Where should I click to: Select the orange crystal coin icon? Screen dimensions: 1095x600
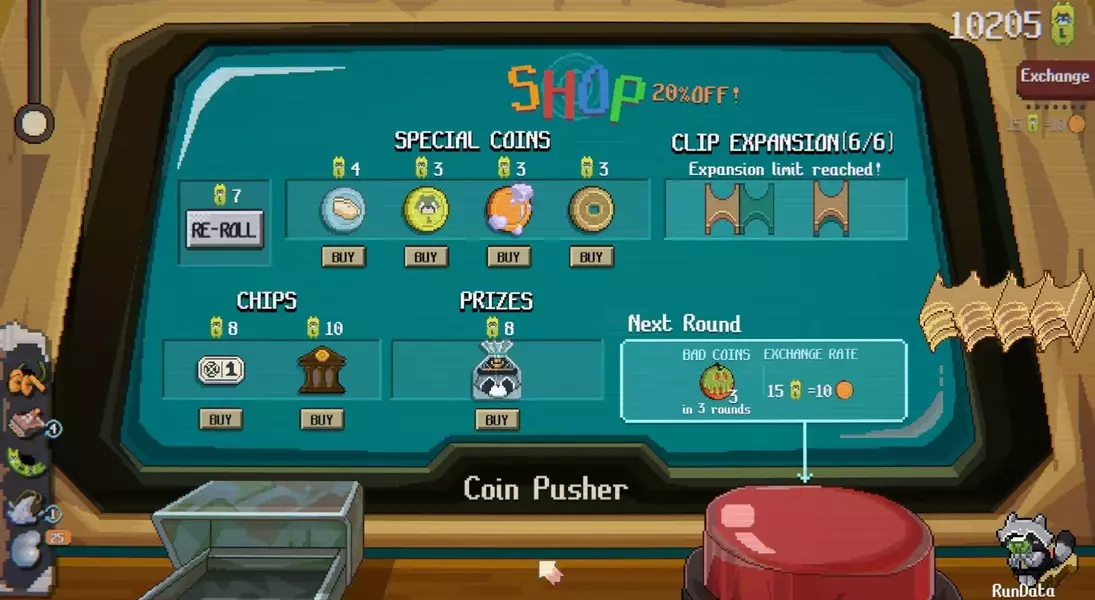point(509,210)
